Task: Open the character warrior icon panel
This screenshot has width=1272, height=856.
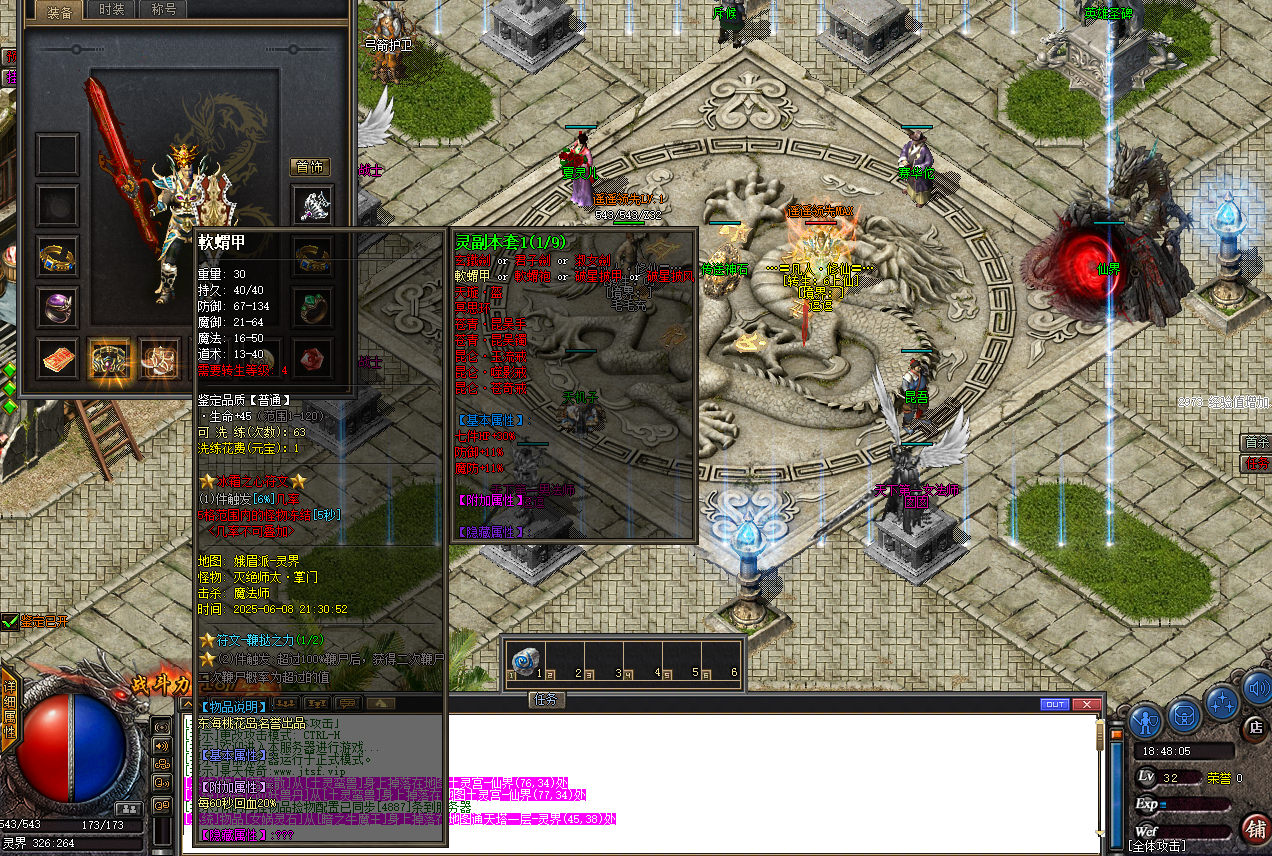Action: click(x=1146, y=720)
